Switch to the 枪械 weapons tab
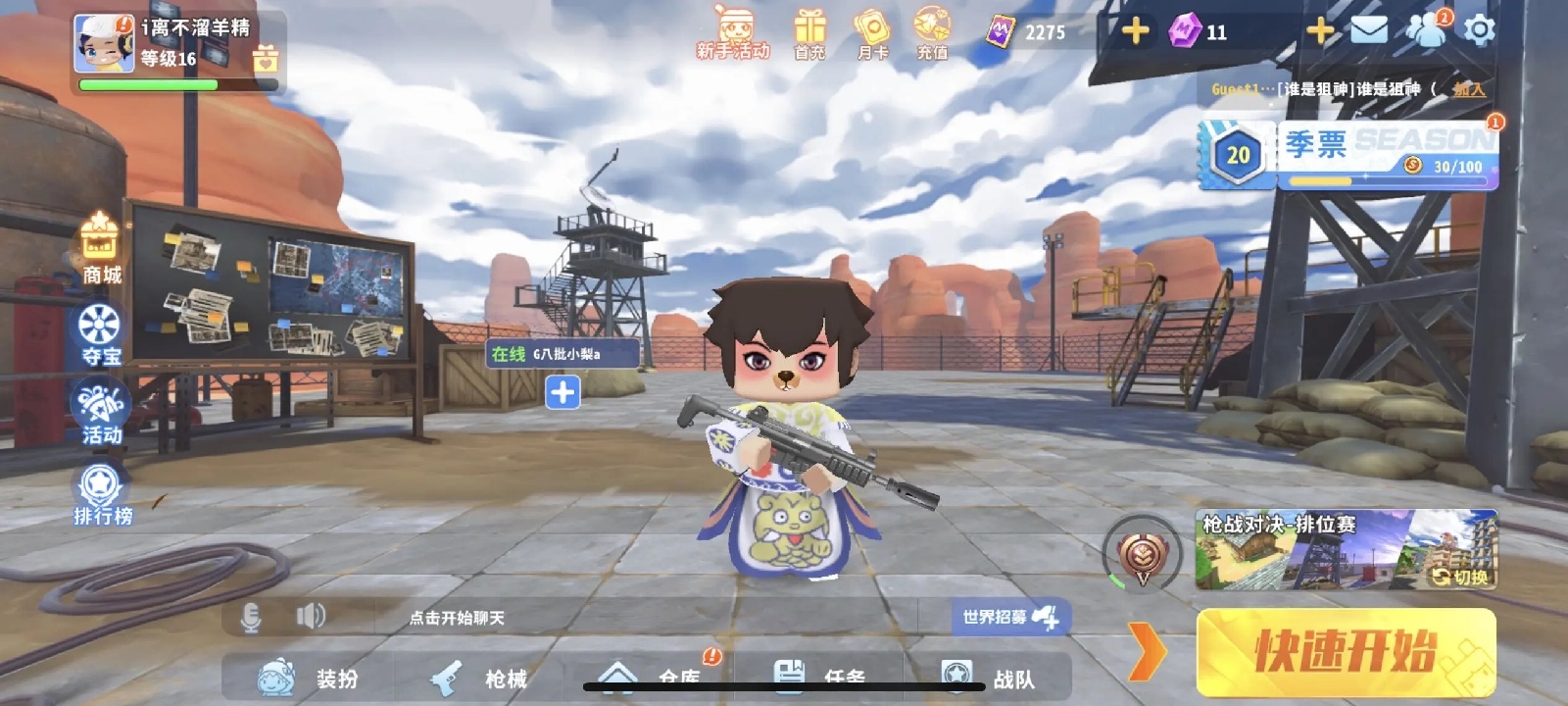1568x706 pixels. coord(484,677)
